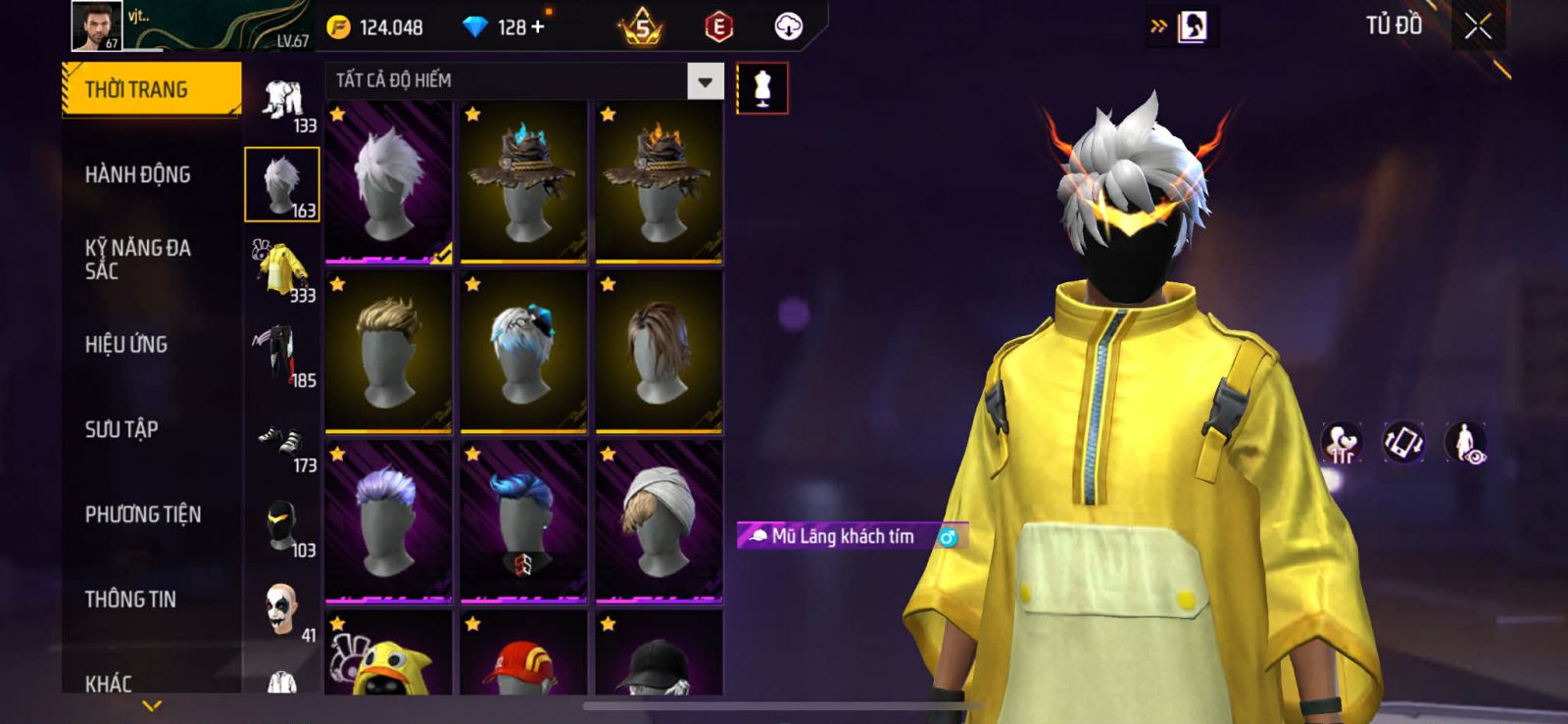Screen dimensions: 1568x724
Task: Tap the Mũ Lãng khách tím item label
Action: click(842, 536)
